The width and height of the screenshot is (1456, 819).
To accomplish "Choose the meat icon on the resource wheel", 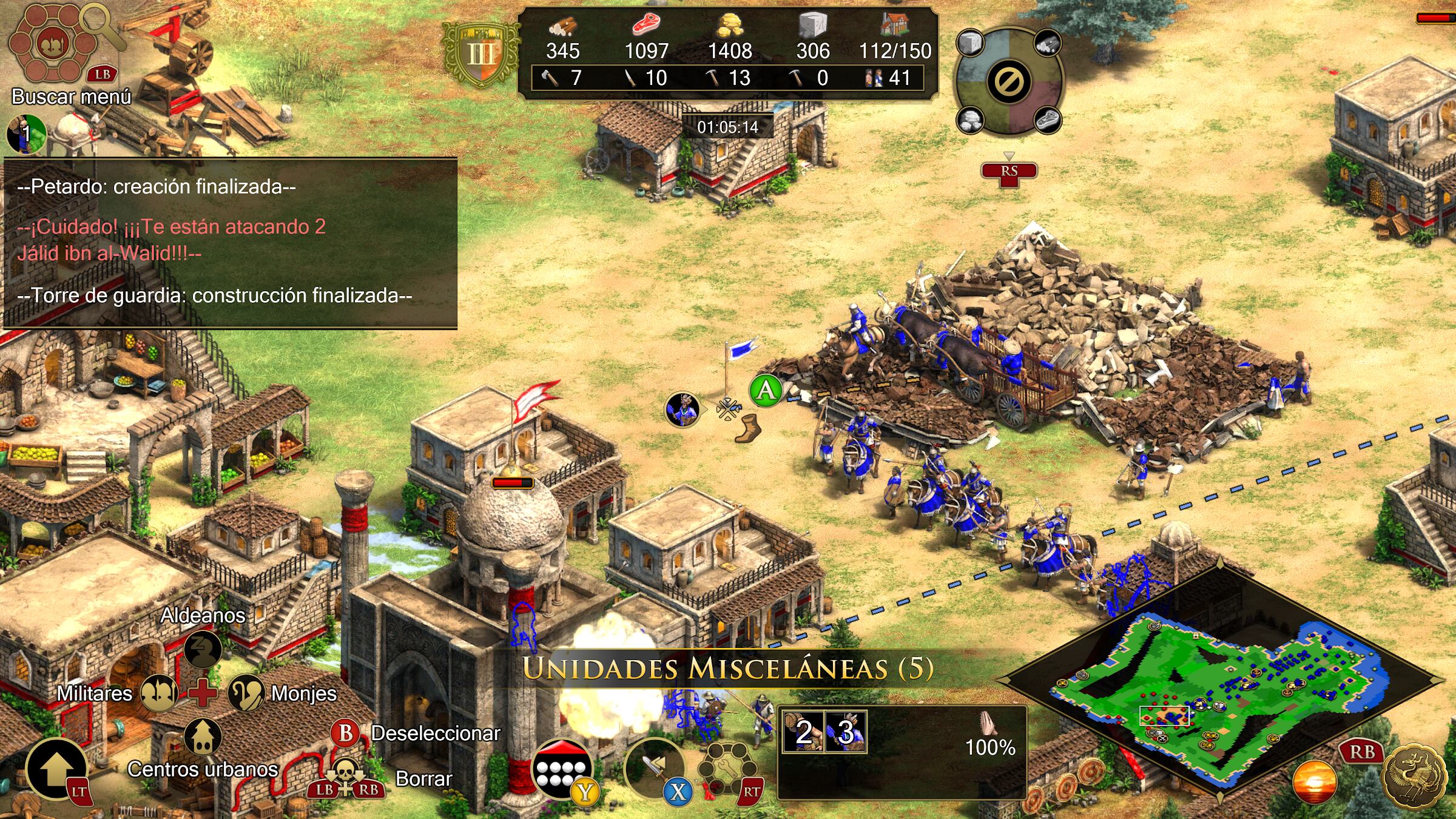I will tap(1047, 119).
